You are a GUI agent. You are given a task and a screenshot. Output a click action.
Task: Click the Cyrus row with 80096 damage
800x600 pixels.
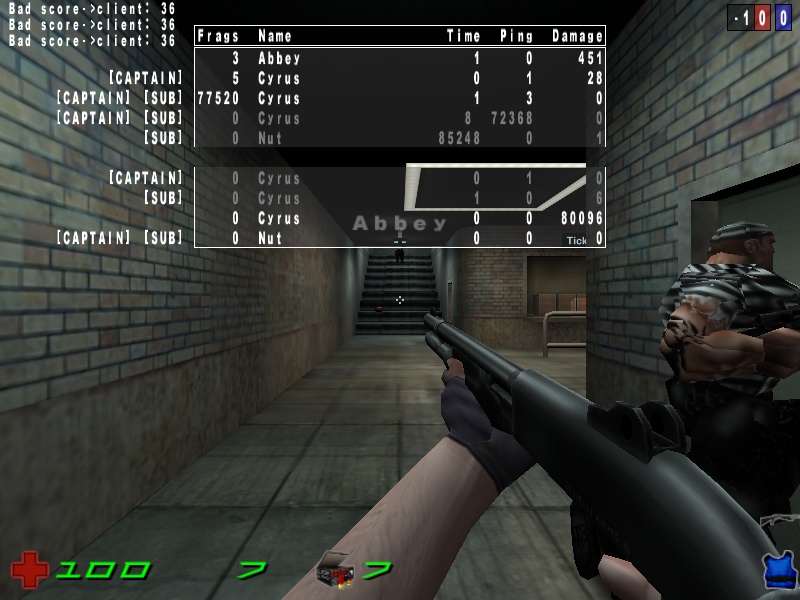(x=400, y=218)
